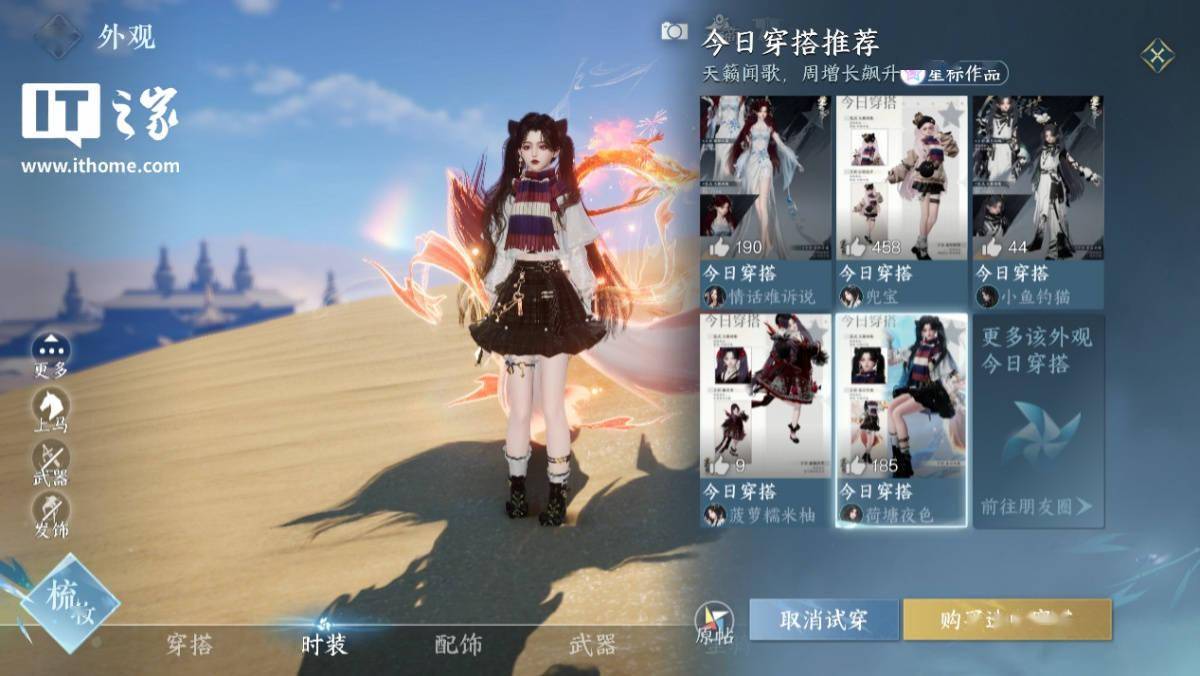The height and width of the screenshot is (676, 1200).
Task: Select the 时装 tab
Action: tap(324, 645)
